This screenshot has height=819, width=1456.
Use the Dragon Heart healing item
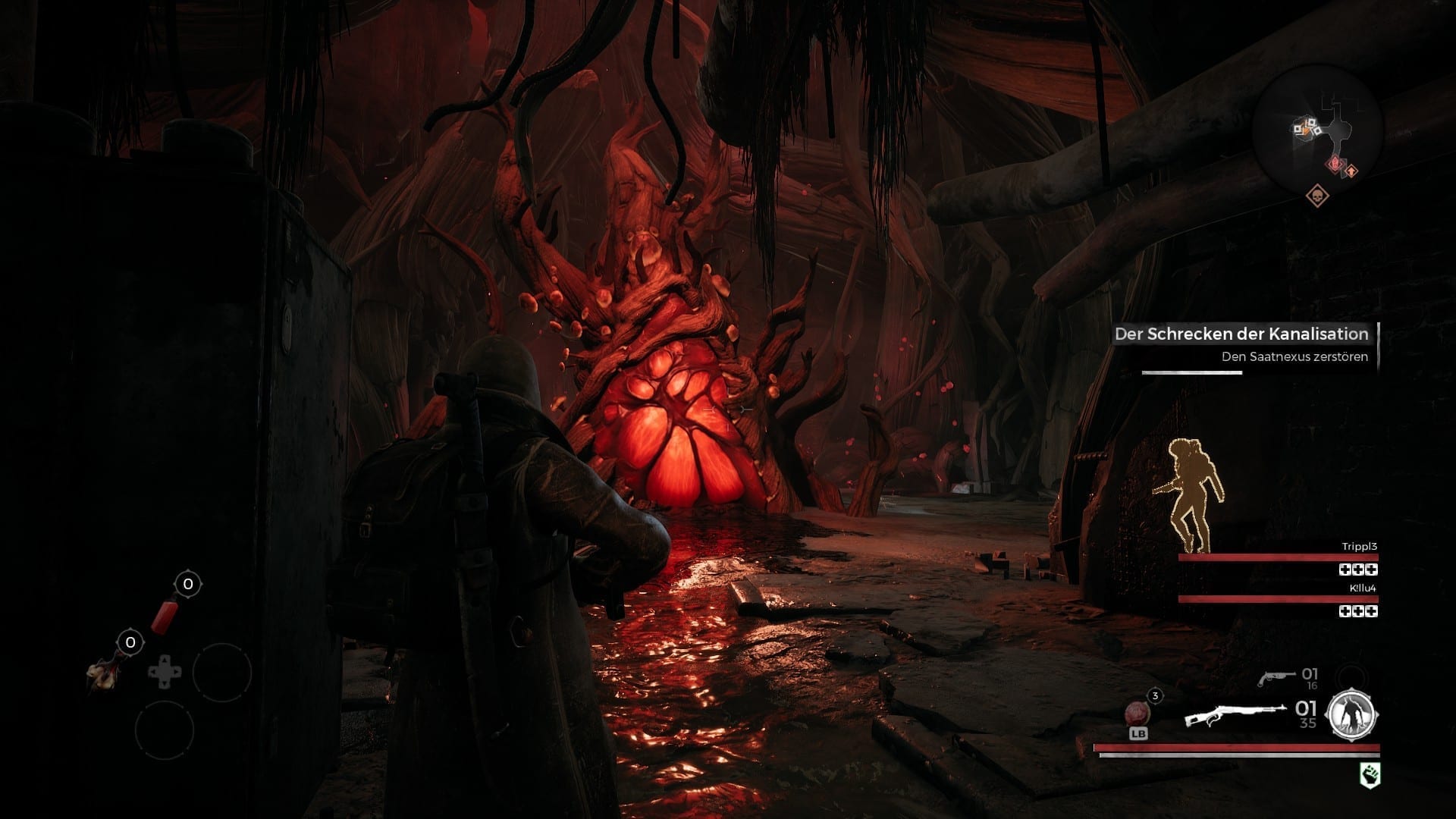tap(1137, 714)
